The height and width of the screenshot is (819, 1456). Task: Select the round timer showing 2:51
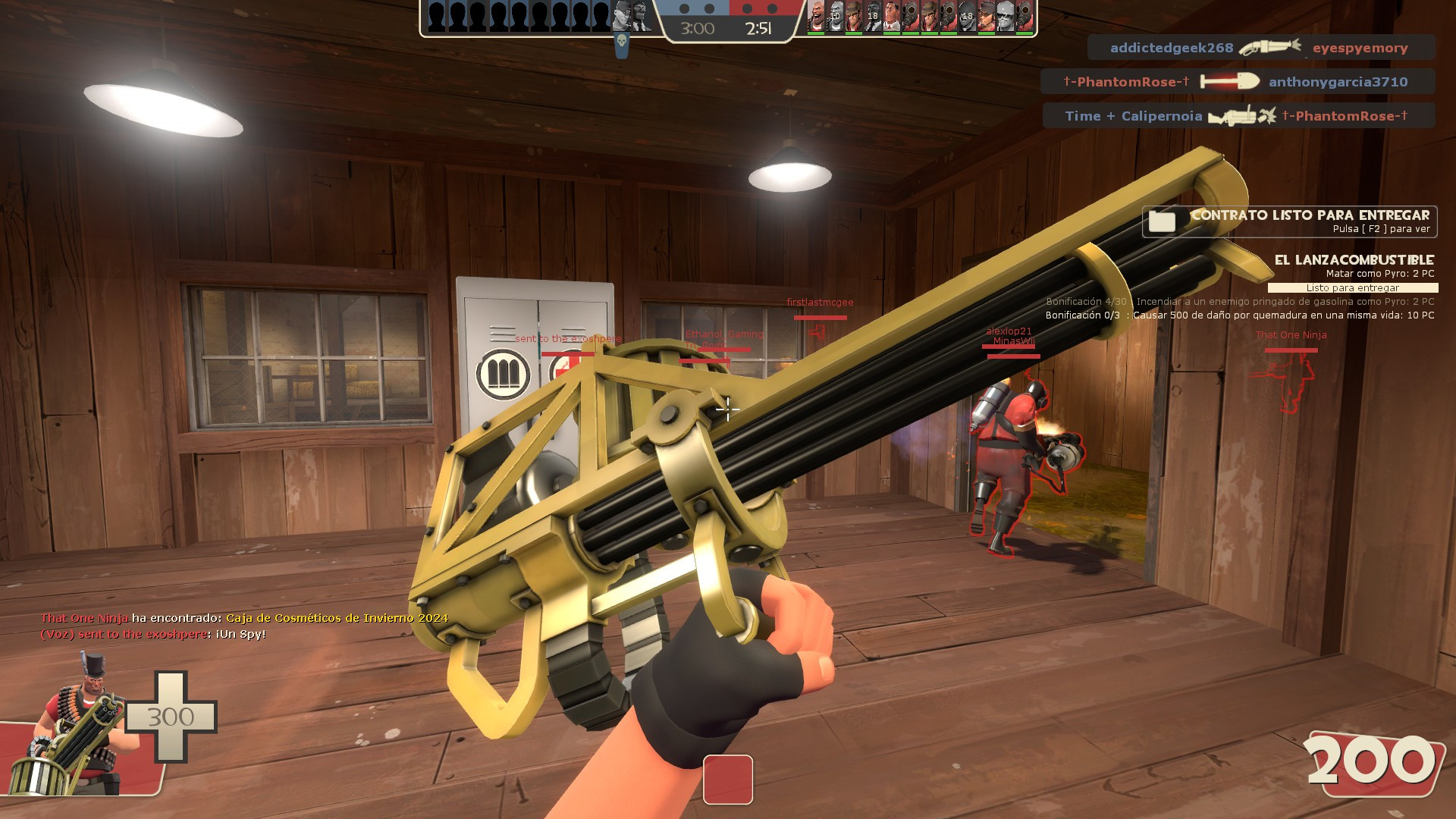[758, 27]
